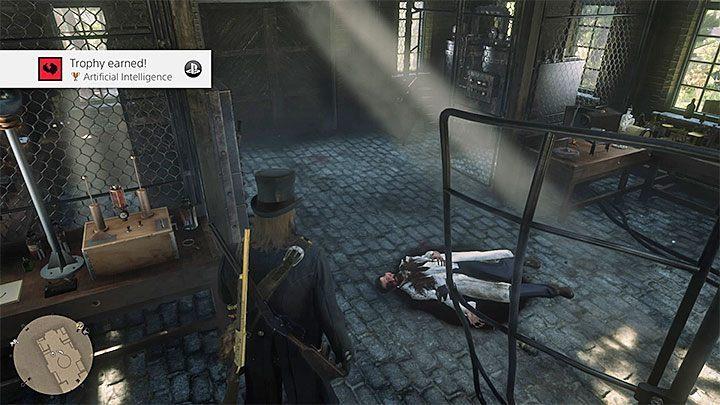Click the red trophy icon thumbnail
Screen dimensions: 720x405
19,68
